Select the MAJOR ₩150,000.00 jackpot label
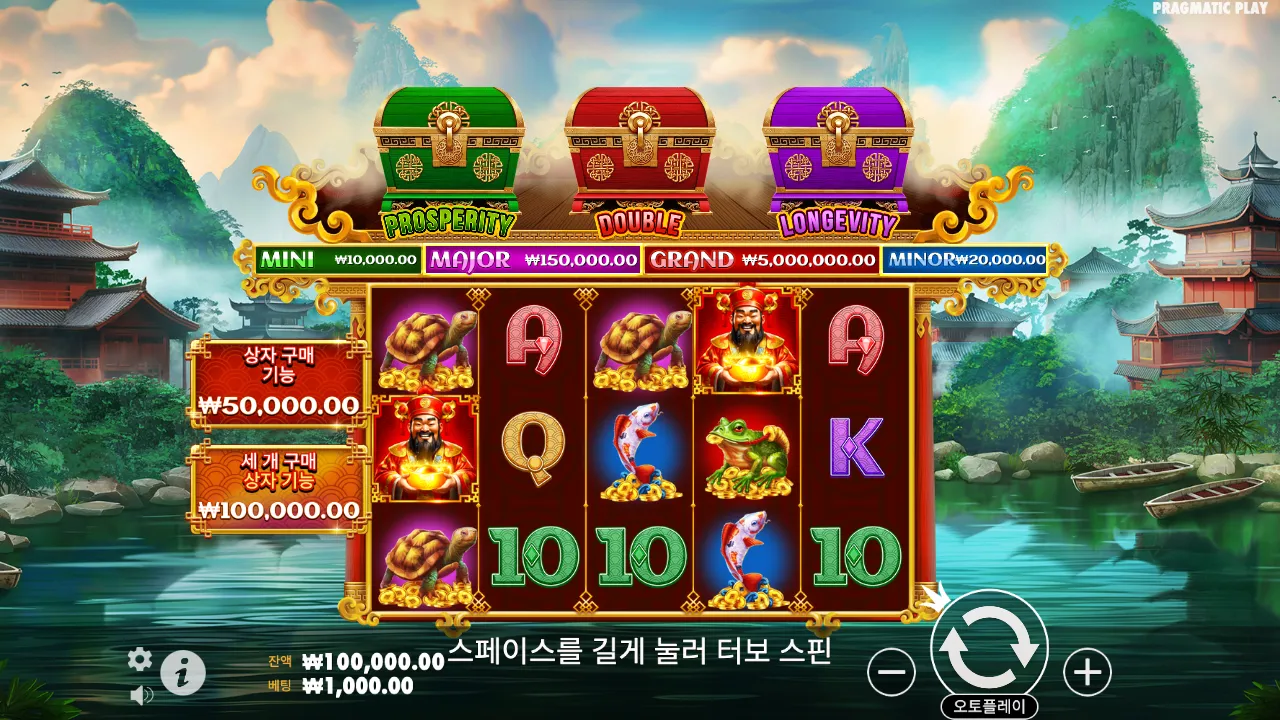1280x720 pixels. click(x=533, y=262)
